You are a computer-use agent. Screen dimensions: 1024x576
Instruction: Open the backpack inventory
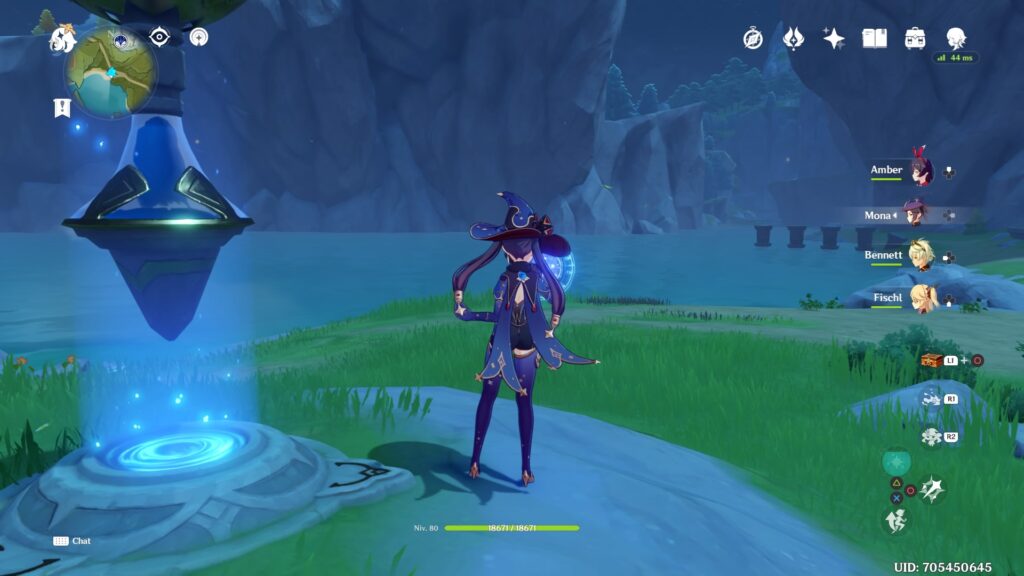pyautogui.click(x=914, y=39)
